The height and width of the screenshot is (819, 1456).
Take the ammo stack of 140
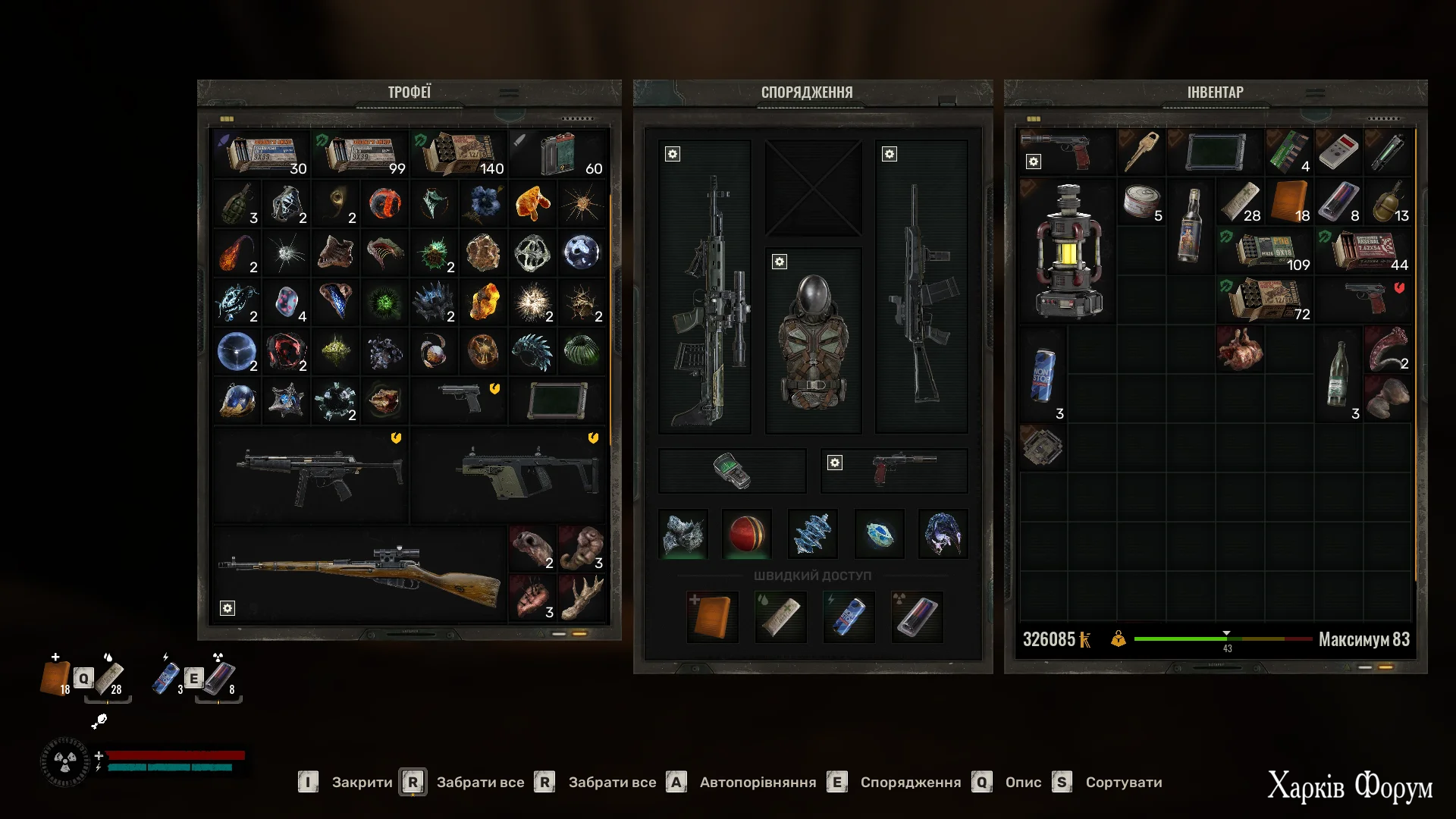coord(459,153)
